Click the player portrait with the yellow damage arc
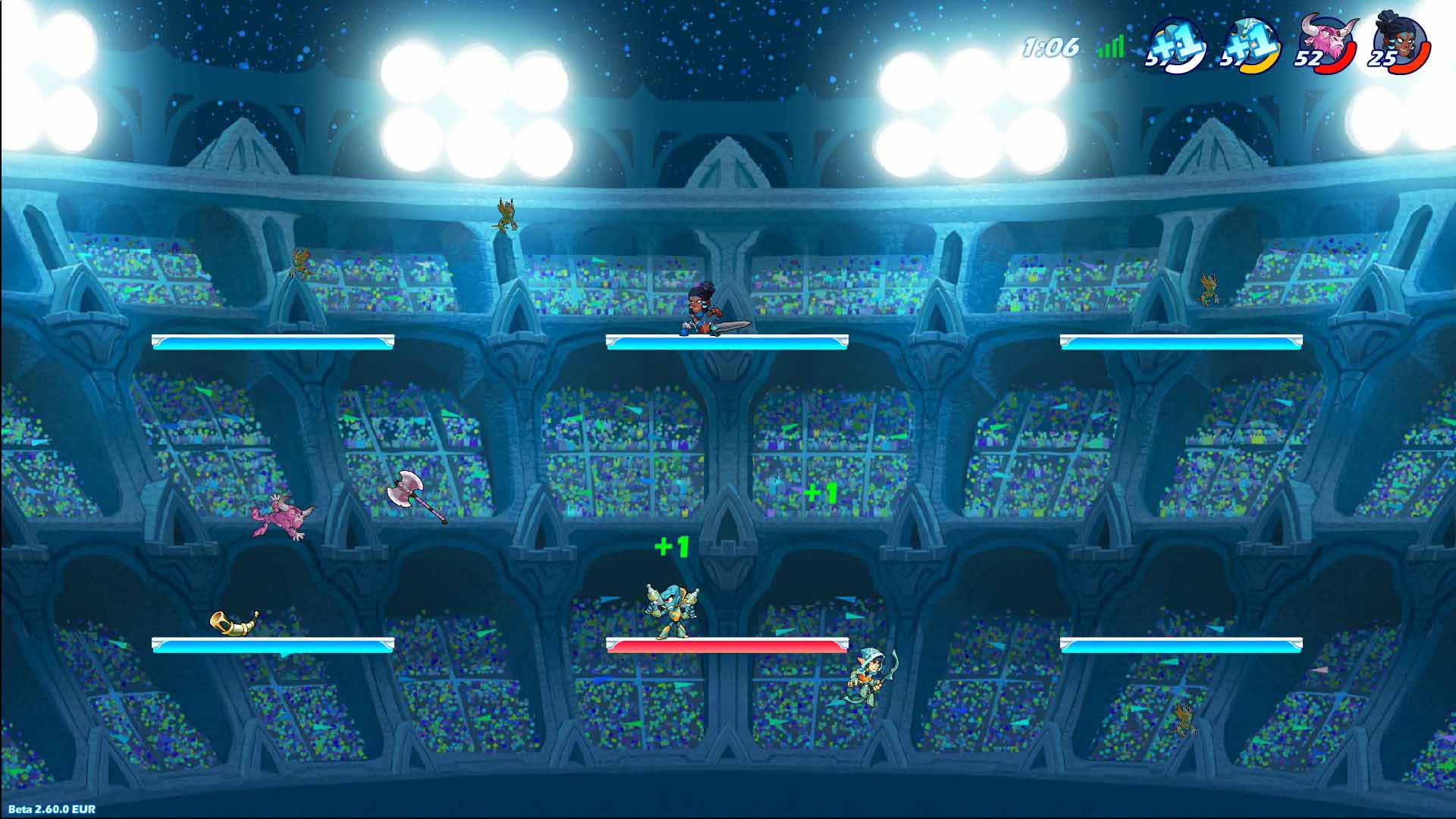Image resolution: width=1456 pixels, height=819 pixels. [x=1250, y=44]
